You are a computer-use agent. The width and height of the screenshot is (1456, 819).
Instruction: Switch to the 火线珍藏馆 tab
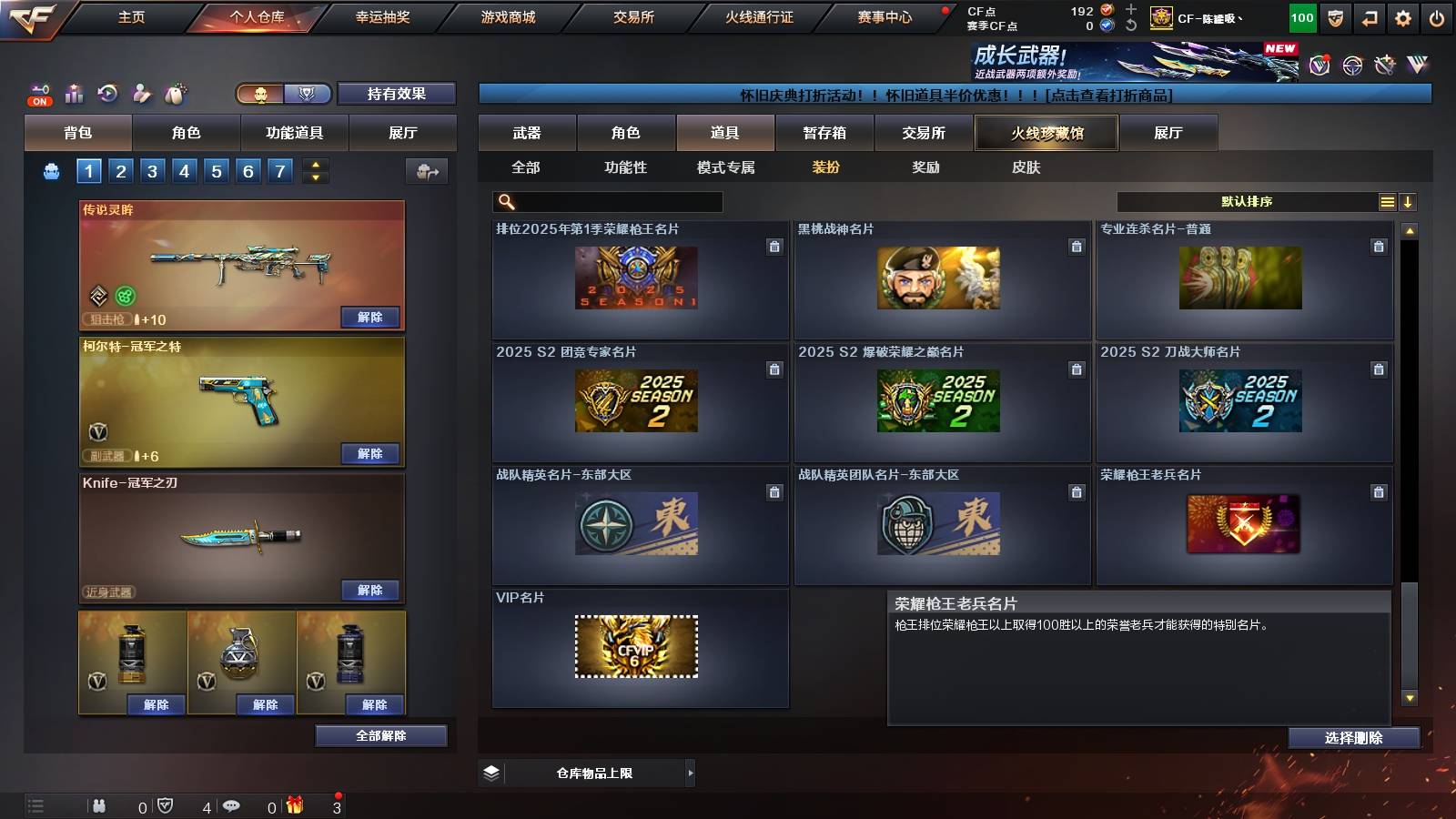tap(1047, 133)
